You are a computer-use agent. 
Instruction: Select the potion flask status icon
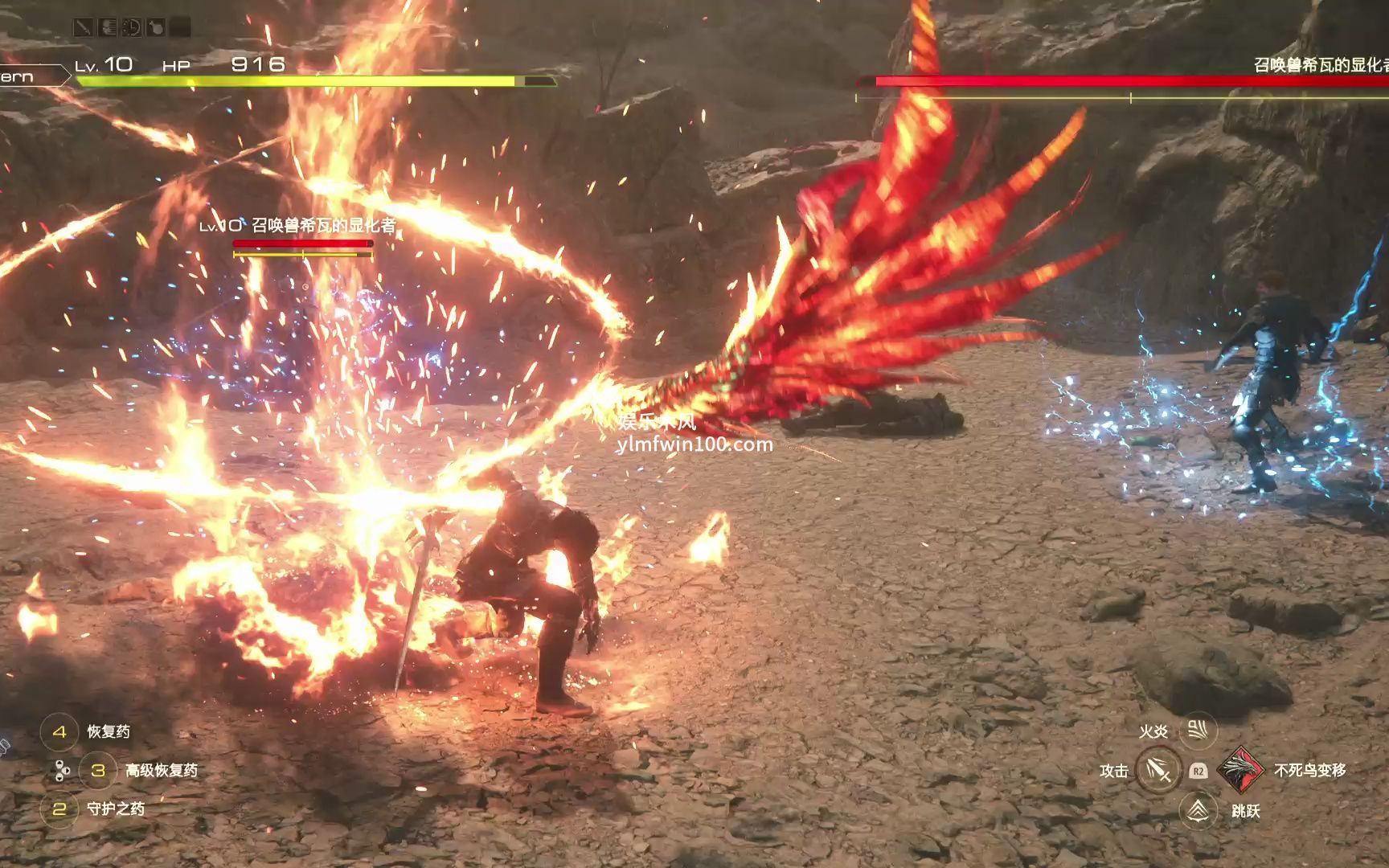click(x=156, y=28)
